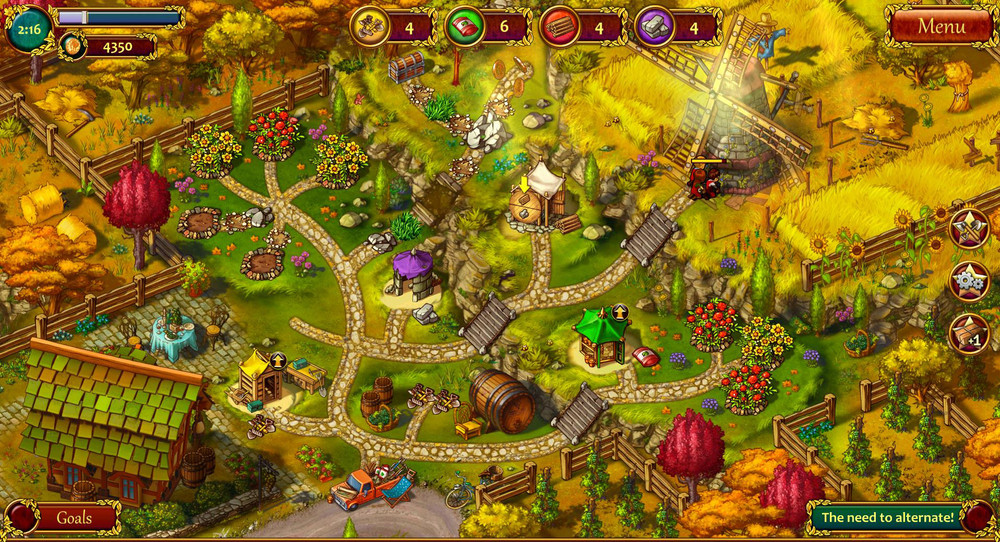Image resolution: width=1000 pixels, height=542 pixels.
Task: Activate the gears star bonus
Action: click(969, 281)
